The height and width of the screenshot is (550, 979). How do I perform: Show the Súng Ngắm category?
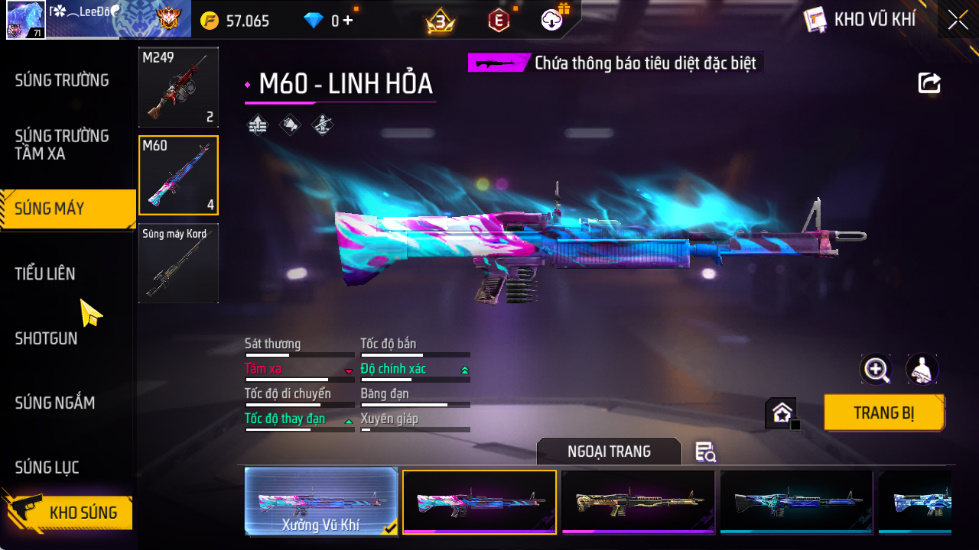[55, 403]
